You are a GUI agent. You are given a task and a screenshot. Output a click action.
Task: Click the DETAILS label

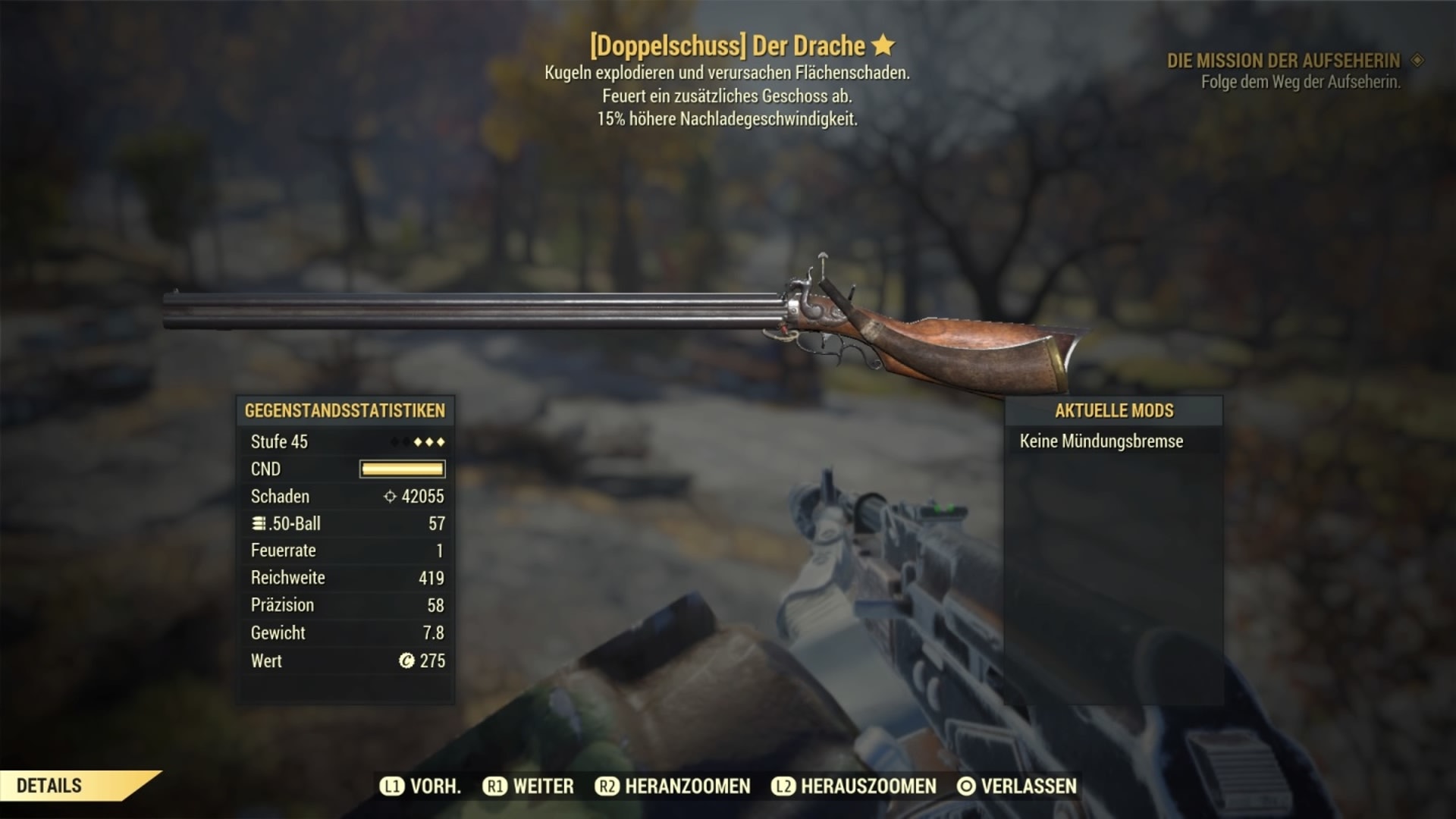[49, 786]
